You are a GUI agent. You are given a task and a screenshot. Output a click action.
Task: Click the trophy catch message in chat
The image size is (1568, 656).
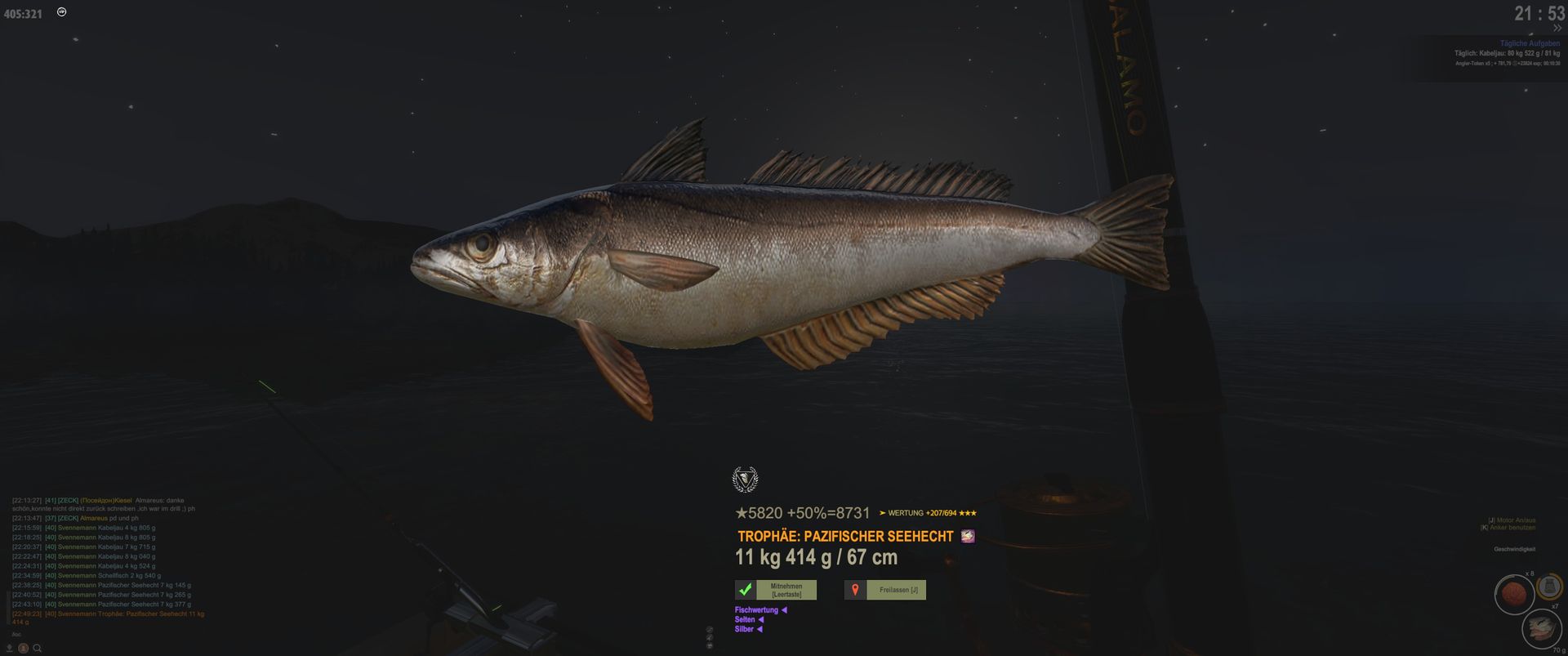click(122, 614)
